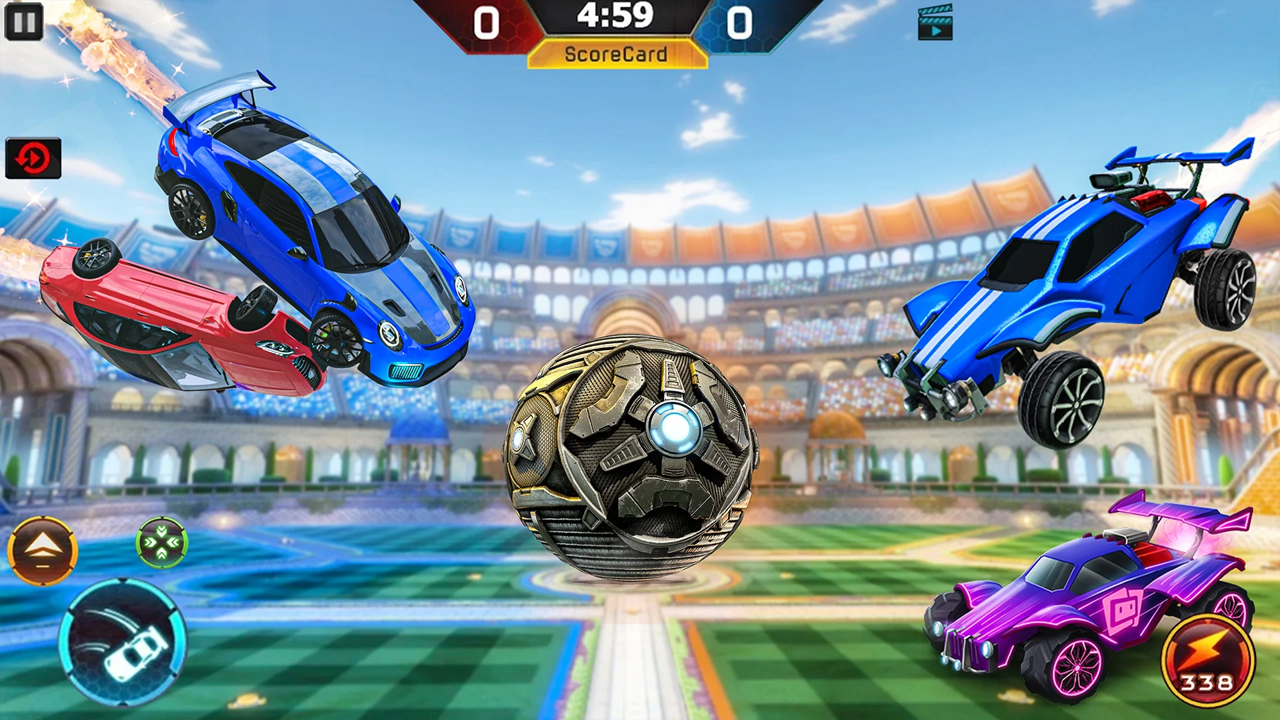Tap the green reset-car arrows icon
The image size is (1280, 720).
click(x=163, y=541)
